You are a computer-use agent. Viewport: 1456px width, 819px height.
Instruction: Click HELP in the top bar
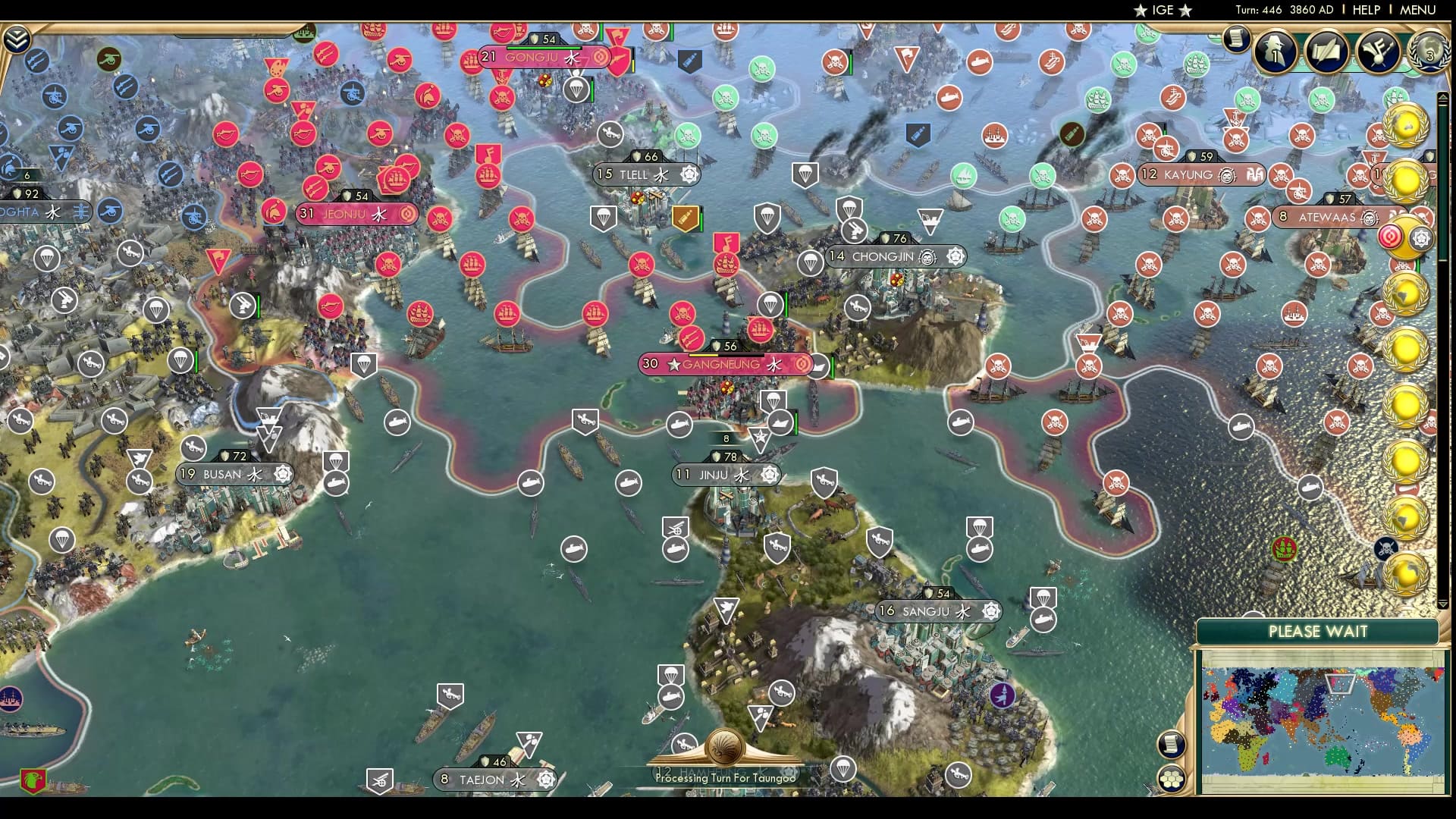point(1365,10)
